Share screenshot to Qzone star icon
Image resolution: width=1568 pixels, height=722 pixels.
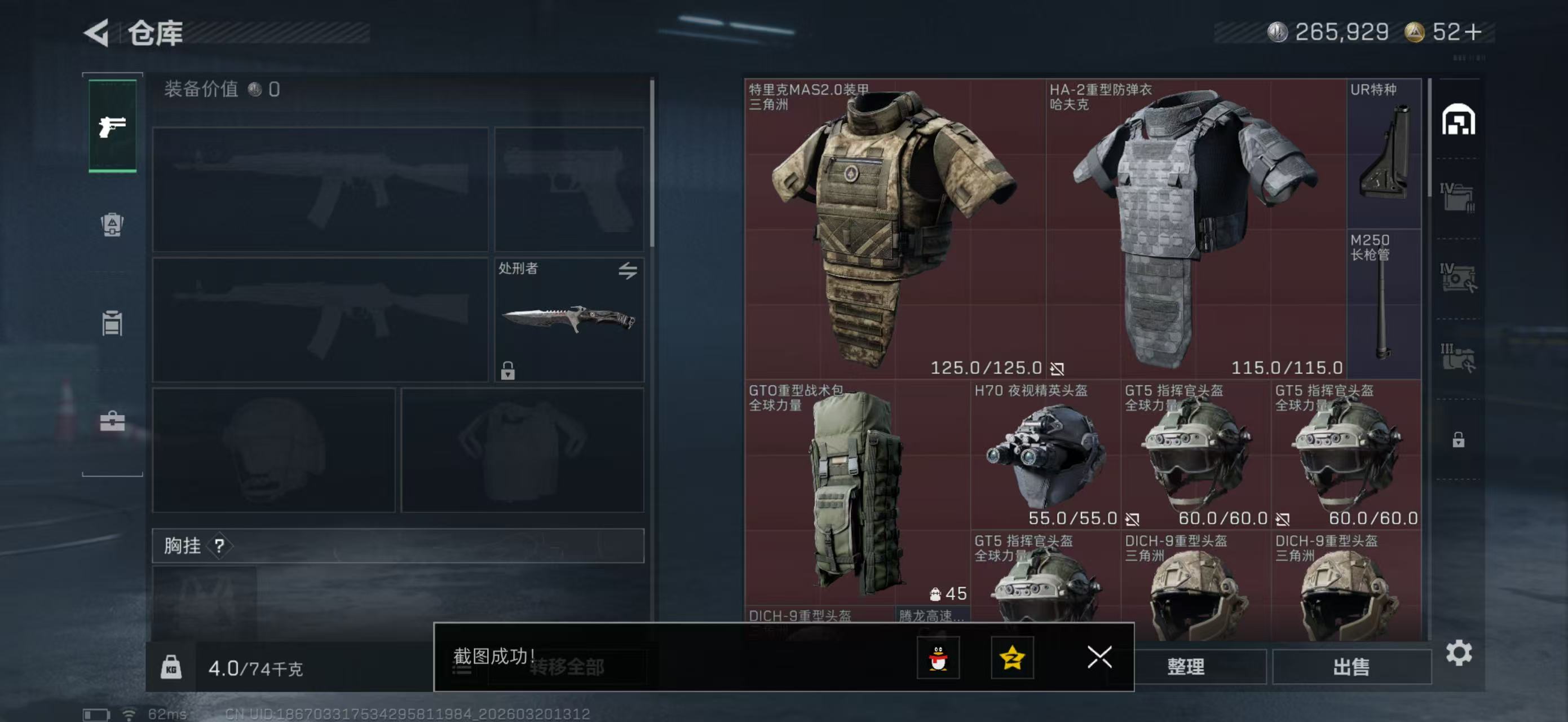point(1012,658)
